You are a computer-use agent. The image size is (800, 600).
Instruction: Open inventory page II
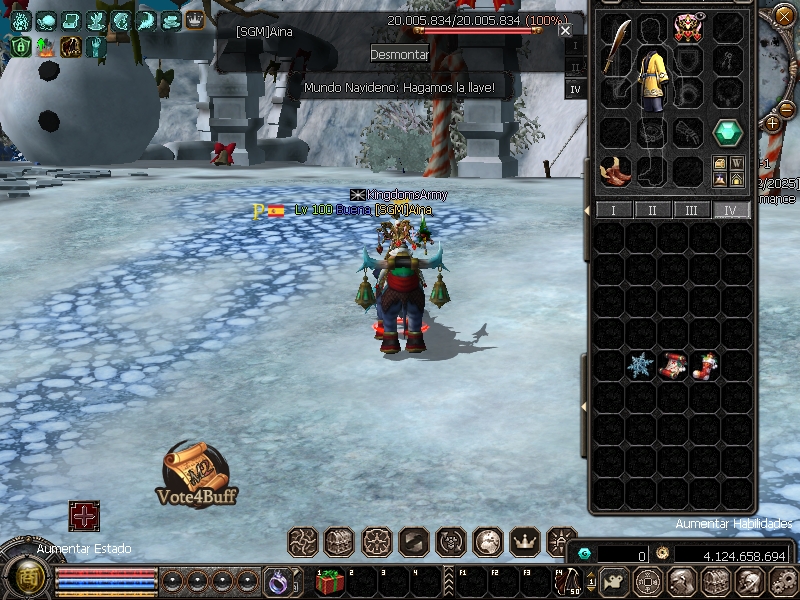pyautogui.click(x=653, y=210)
